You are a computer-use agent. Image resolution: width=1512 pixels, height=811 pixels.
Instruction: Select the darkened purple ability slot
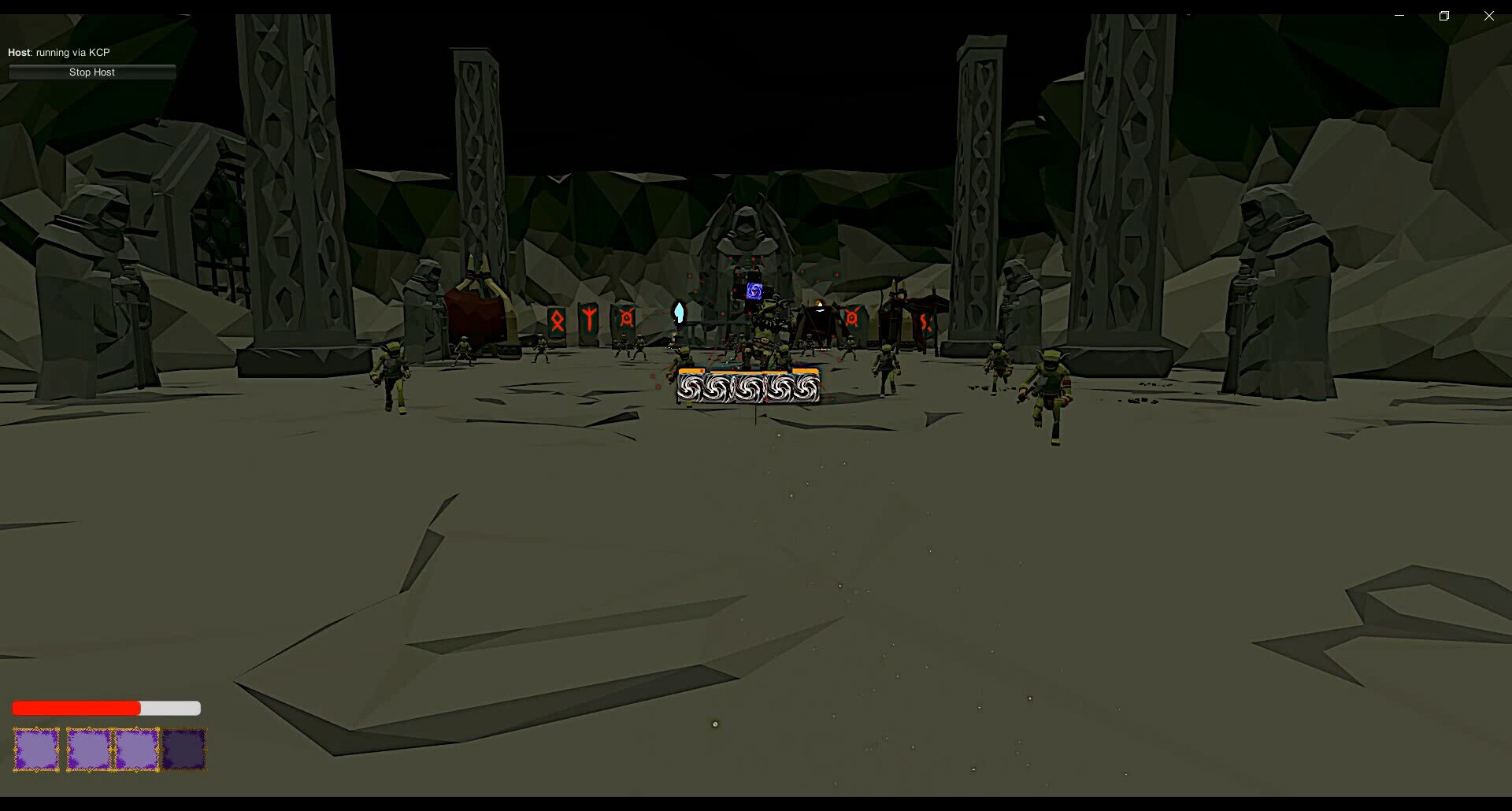pos(184,749)
